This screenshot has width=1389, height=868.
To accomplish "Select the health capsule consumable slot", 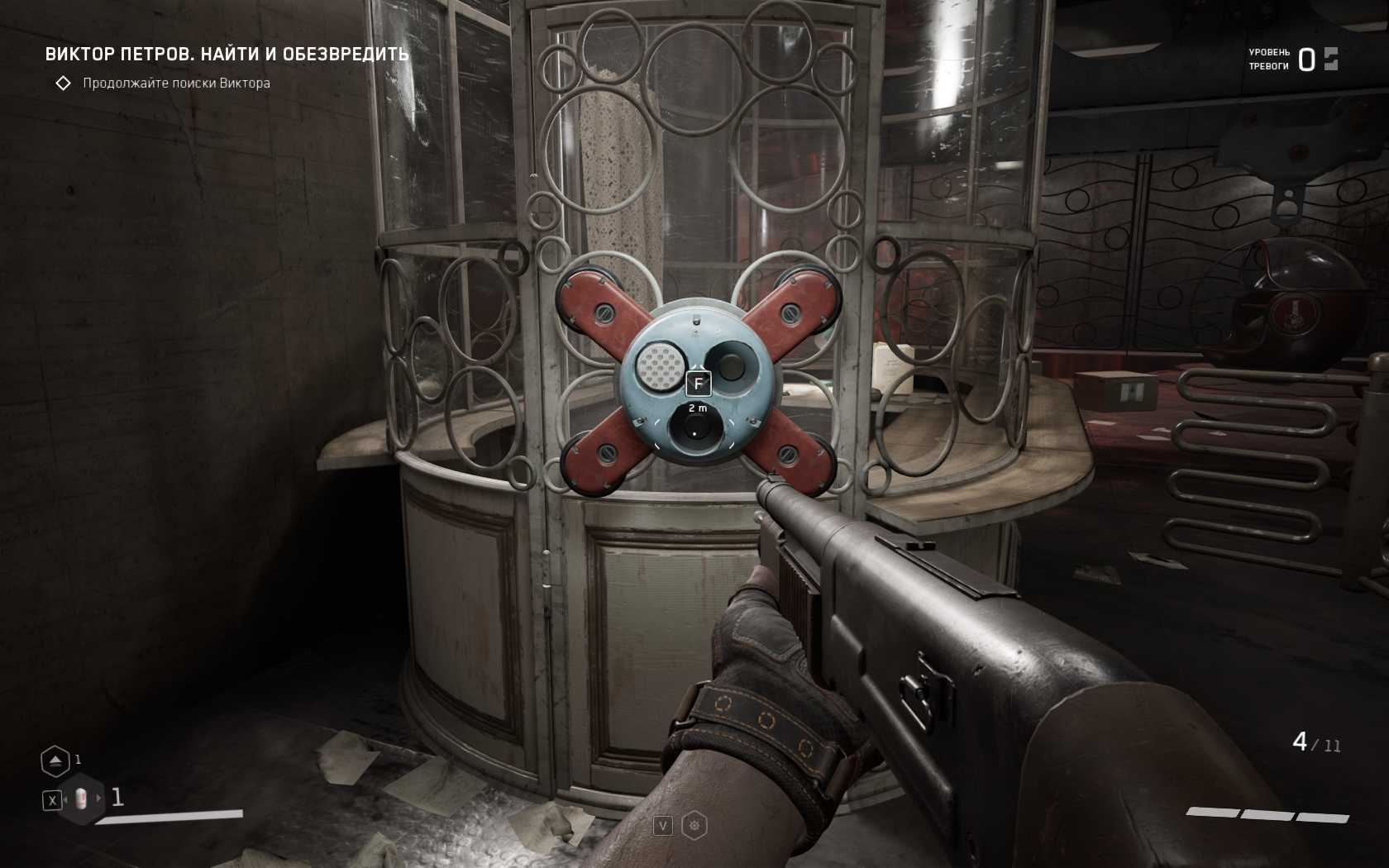I will [x=80, y=799].
